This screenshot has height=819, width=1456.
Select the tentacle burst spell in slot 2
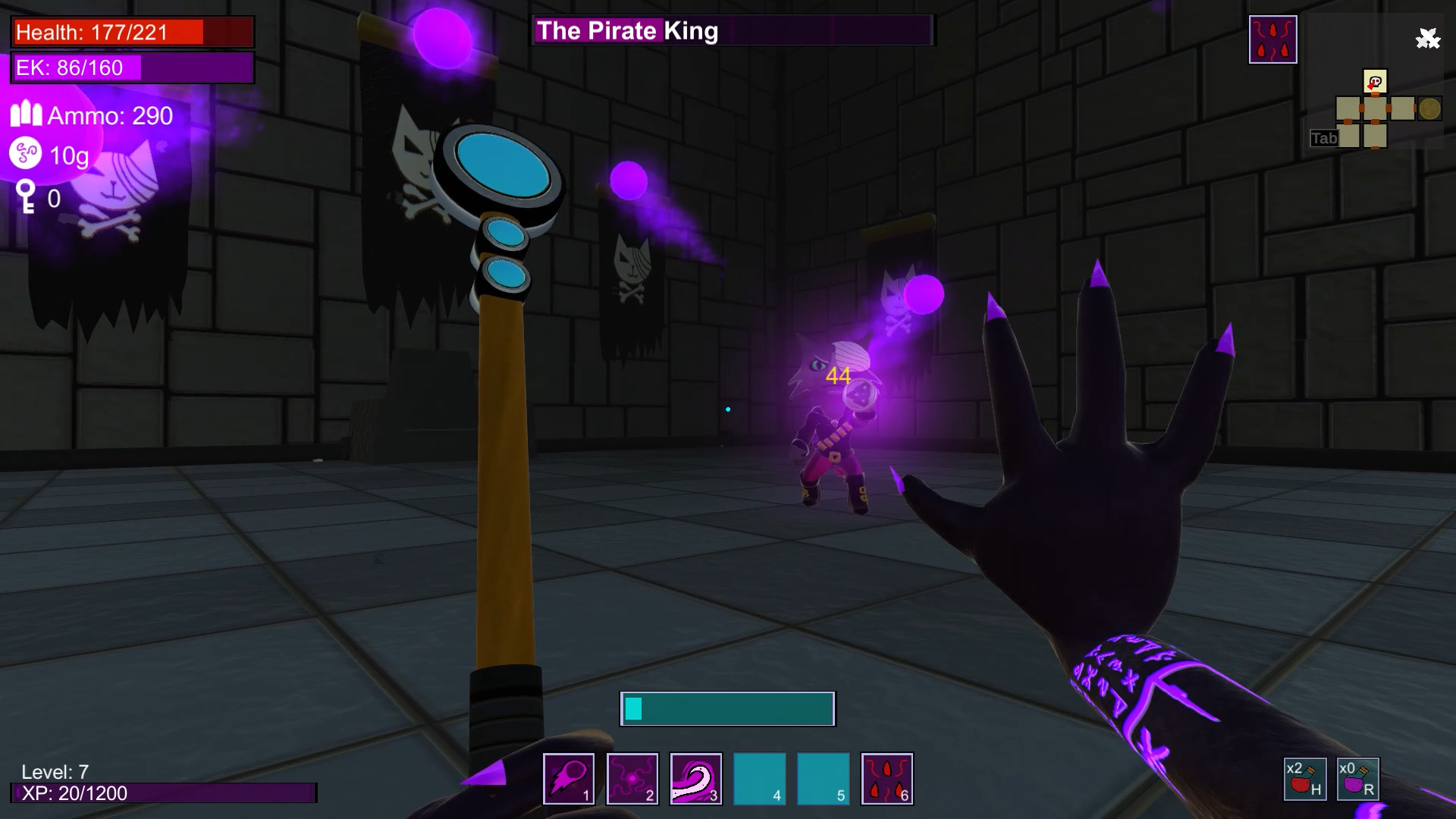tap(632, 778)
